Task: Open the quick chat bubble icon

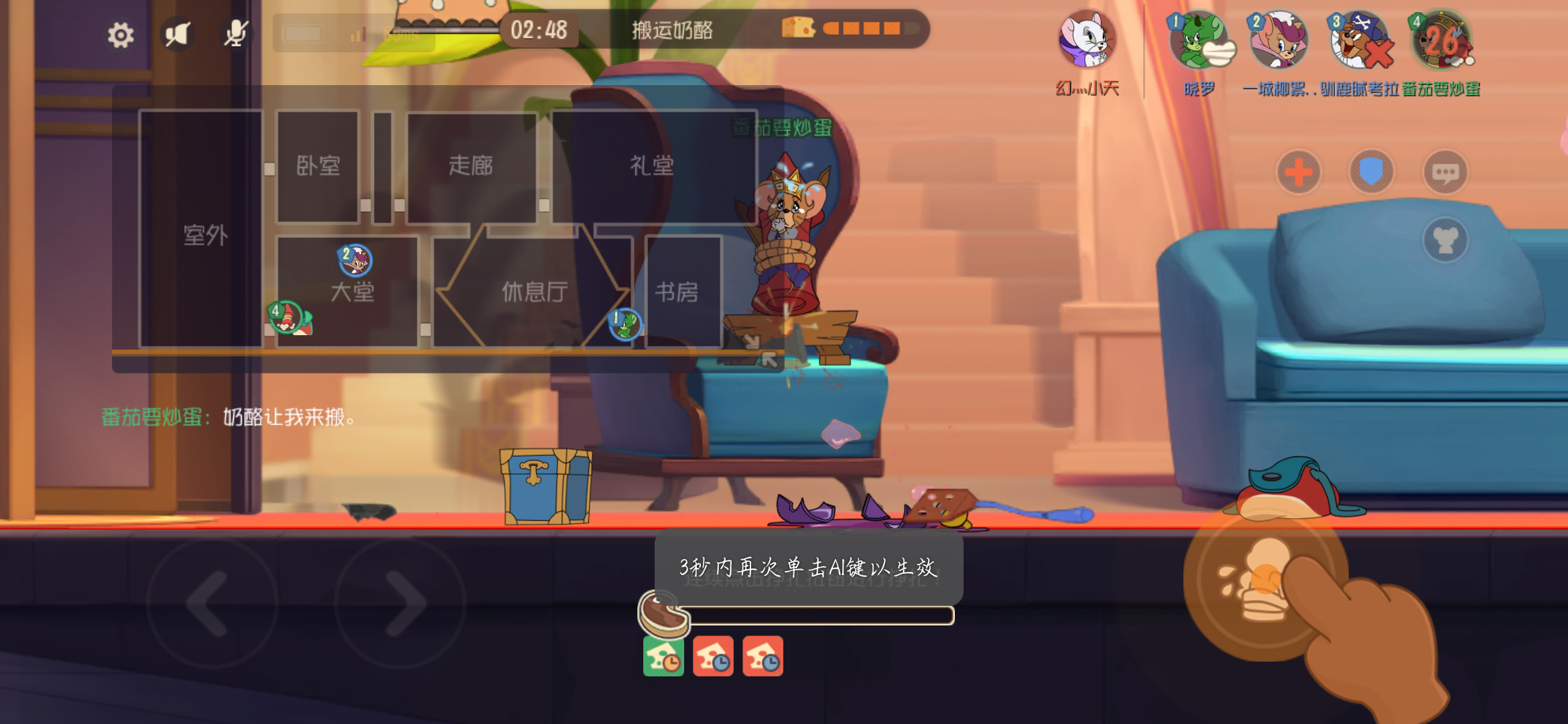Action: coord(1445,171)
